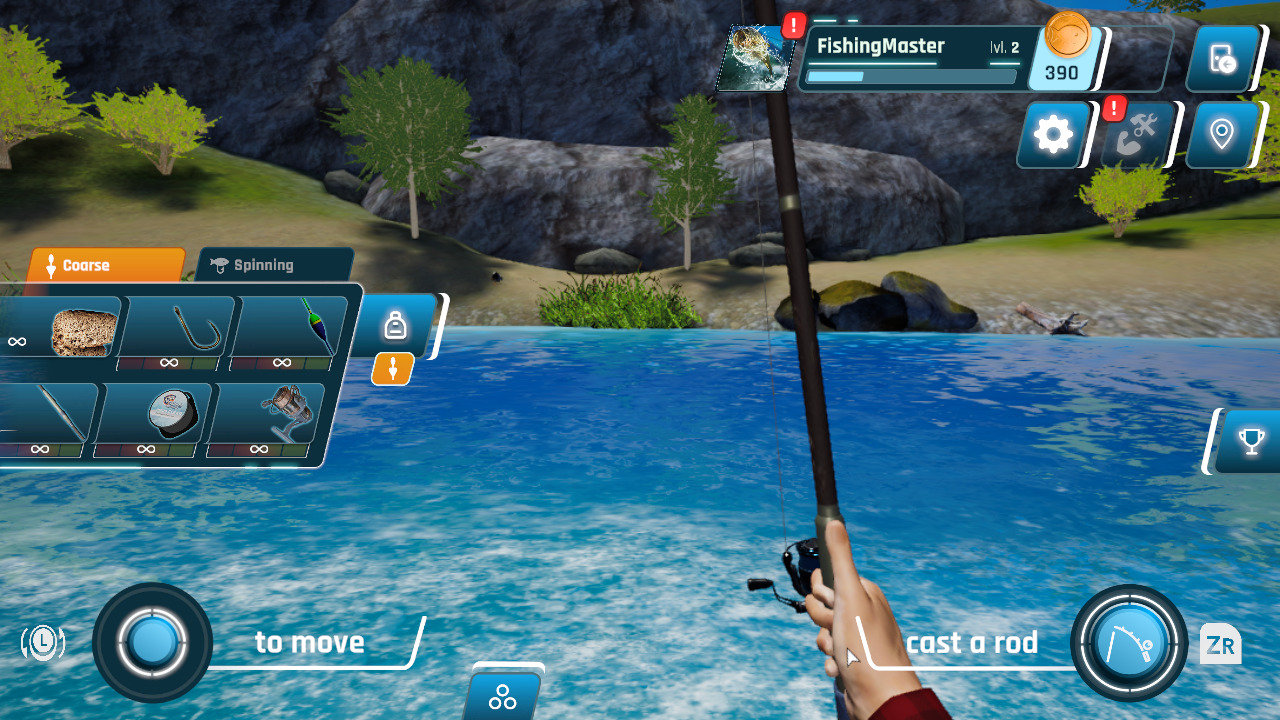Image resolution: width=1280 pixels, height=720 pixels.
Task: Open the tackle box icon at bottom center
Action: click(x=502, y=697)
